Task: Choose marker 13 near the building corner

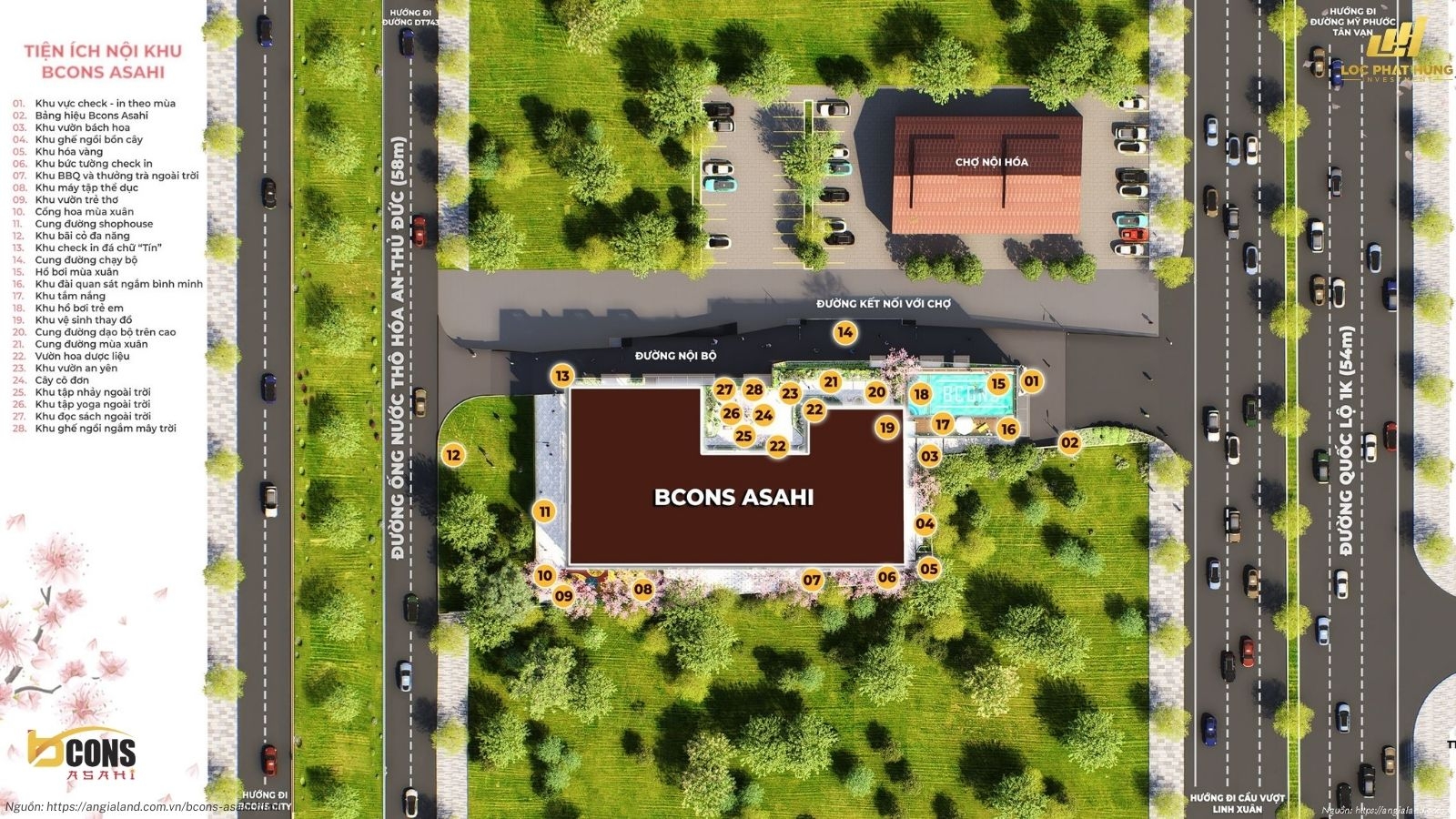Action: (562, 376)
